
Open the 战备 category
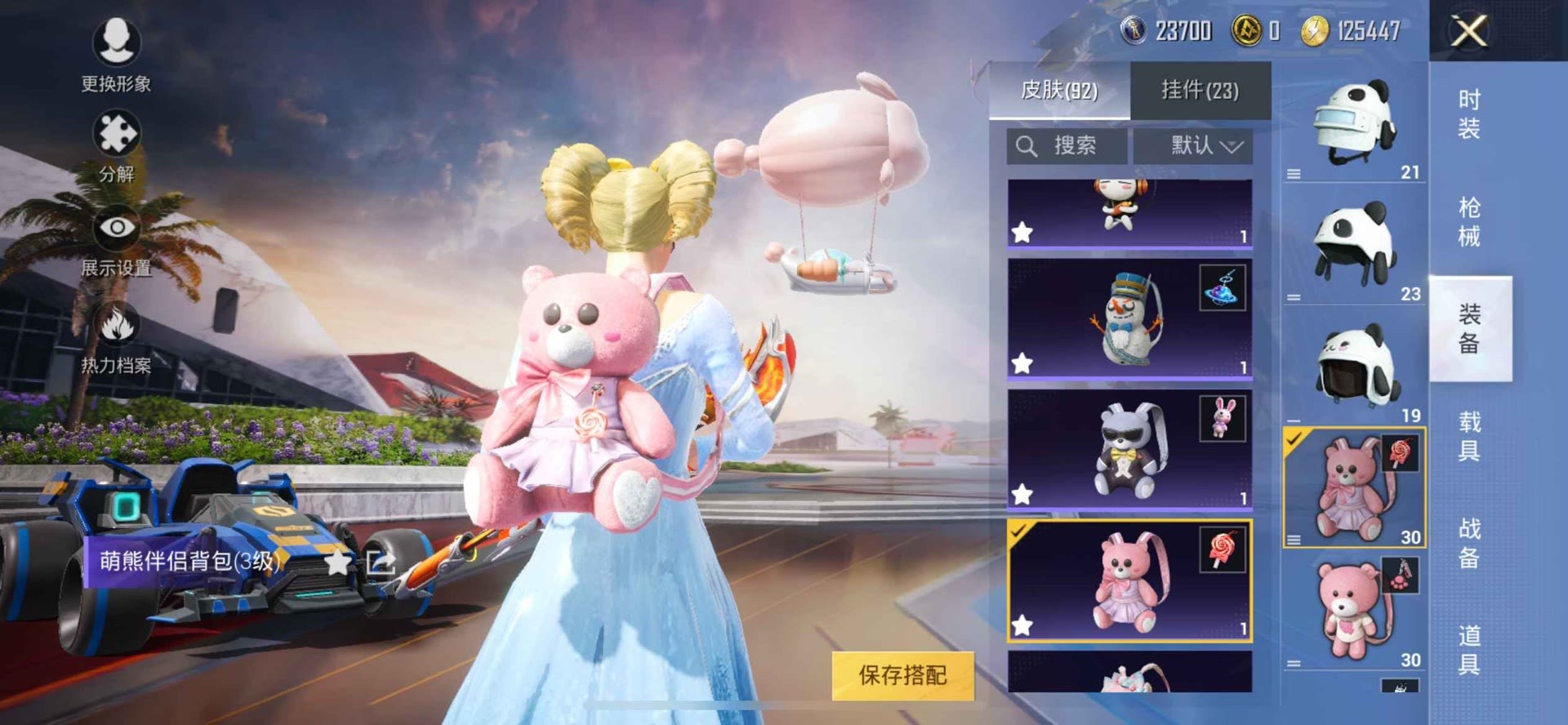pyautogui.click(x=1469, y=543)
